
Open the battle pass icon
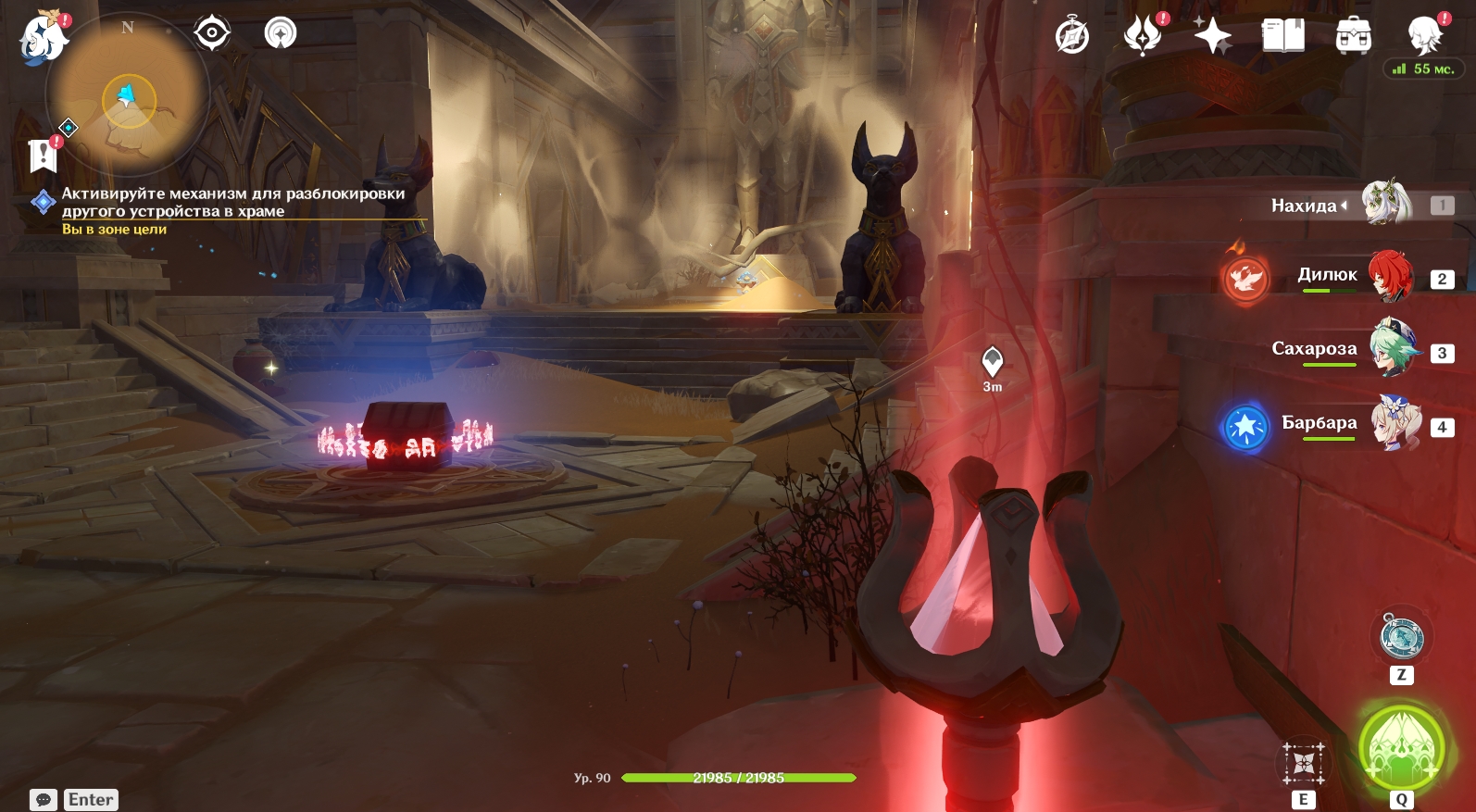pyautogui.click(x=1143, y=36)
